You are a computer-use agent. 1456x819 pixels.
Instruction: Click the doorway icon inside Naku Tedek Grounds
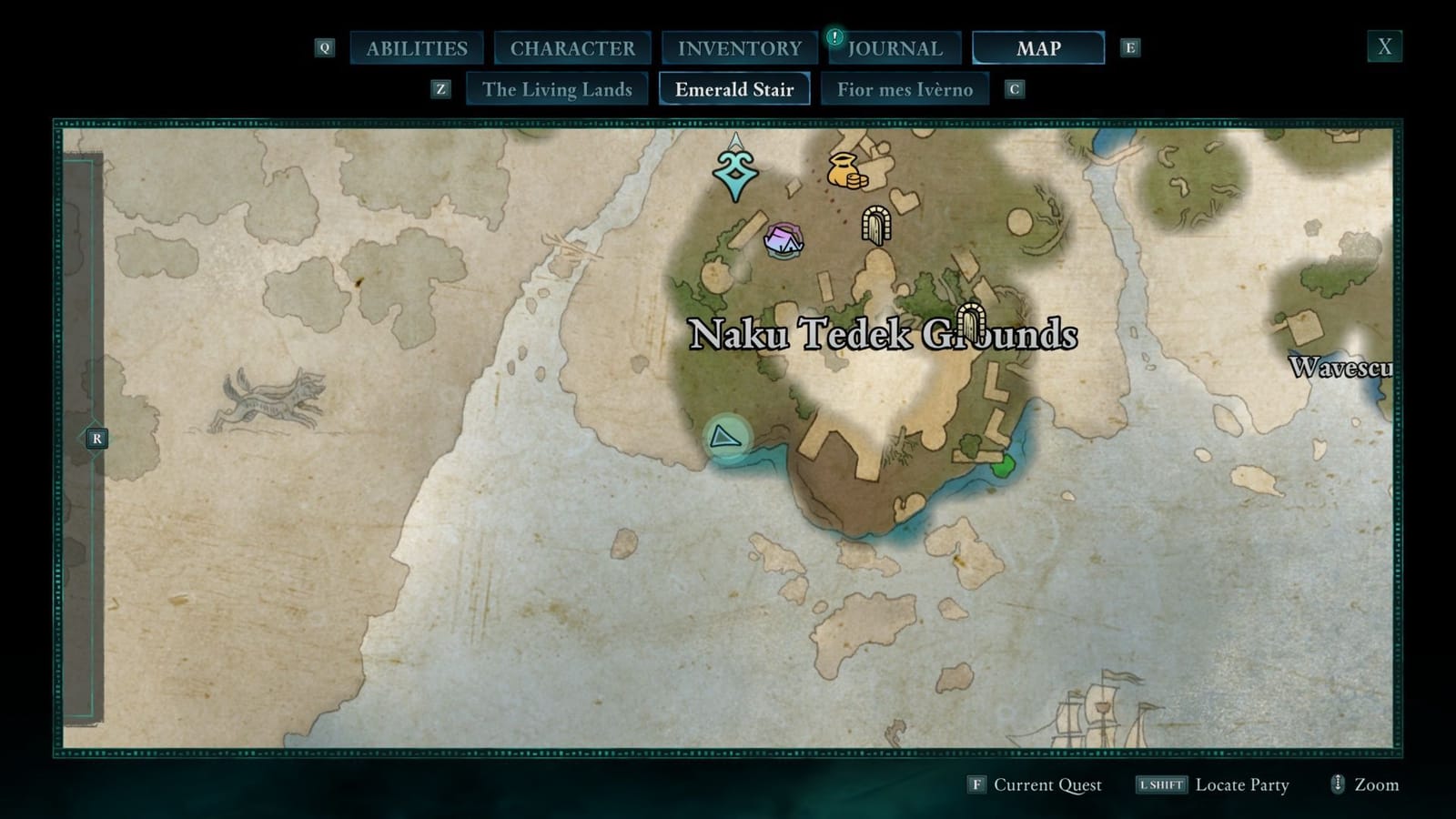pos(973,320)
